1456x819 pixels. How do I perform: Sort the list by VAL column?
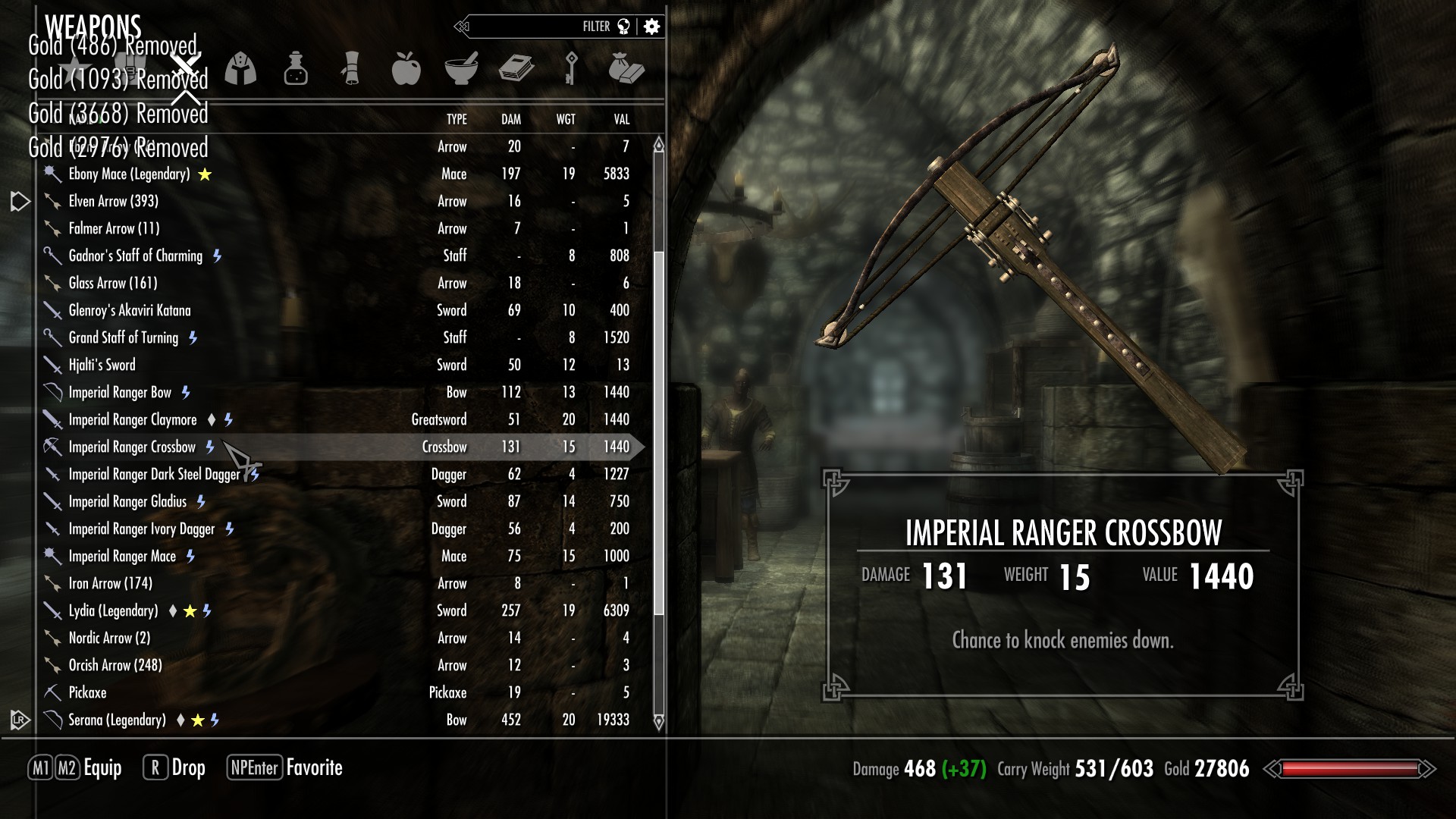[x=622, y=120]
